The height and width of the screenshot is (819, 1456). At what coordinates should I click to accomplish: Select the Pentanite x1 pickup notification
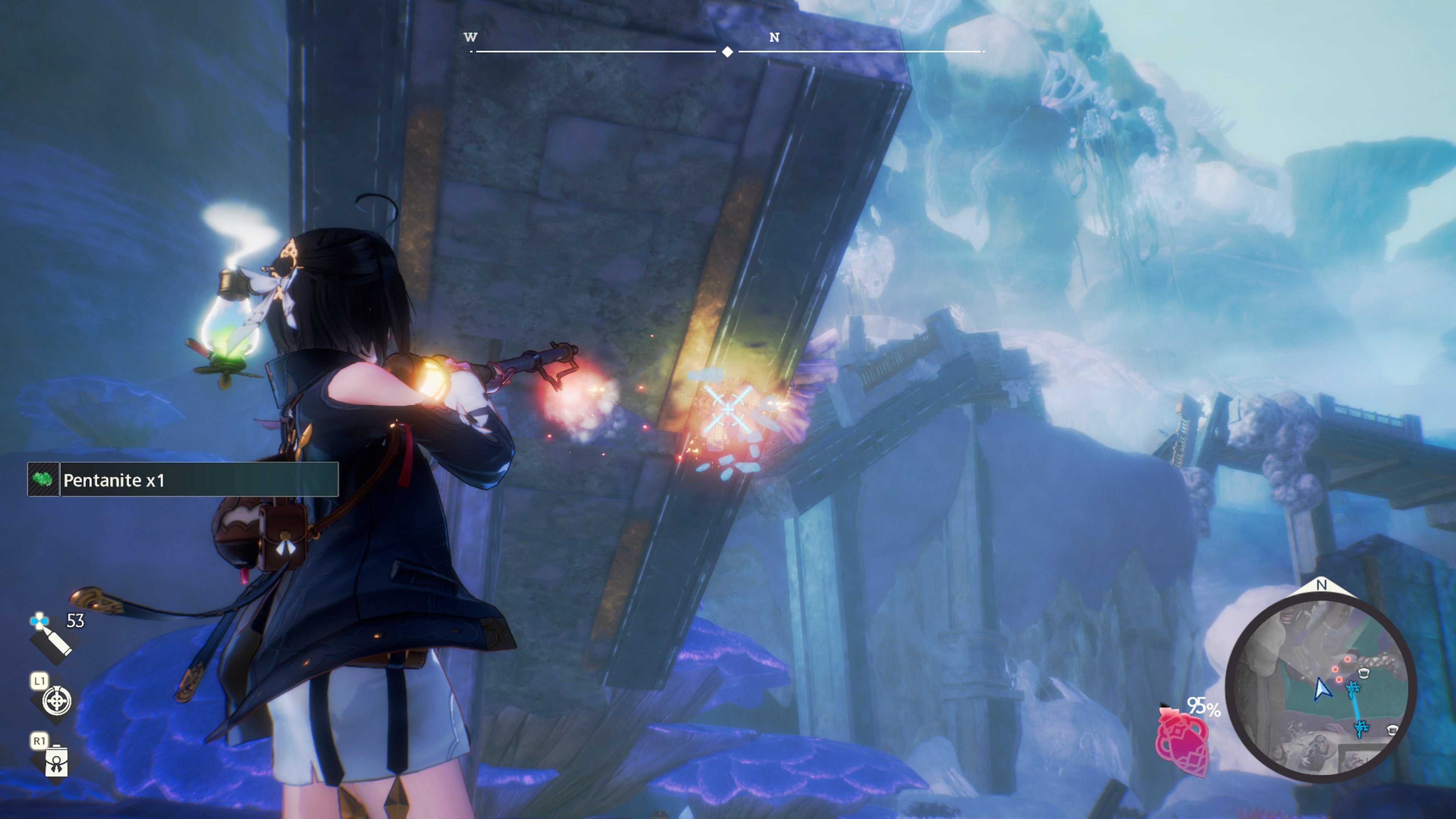pos(183,480)
